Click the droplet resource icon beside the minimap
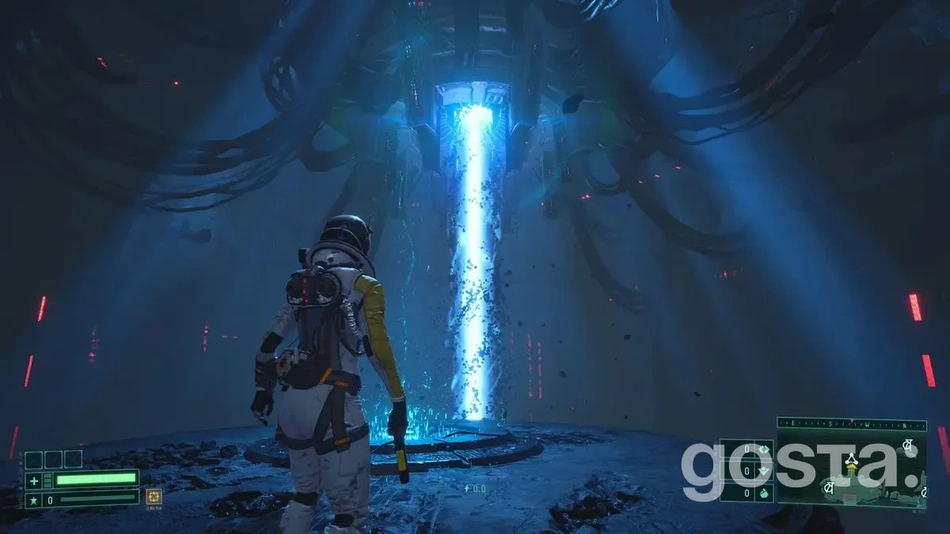The image size is (950, 534). [763, 491]
